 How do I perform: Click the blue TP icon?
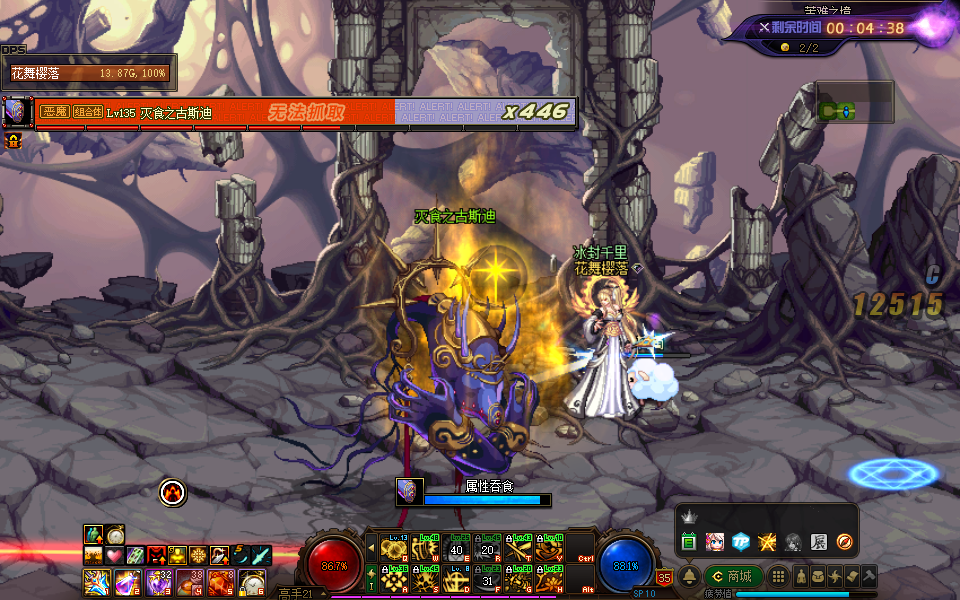740,542
